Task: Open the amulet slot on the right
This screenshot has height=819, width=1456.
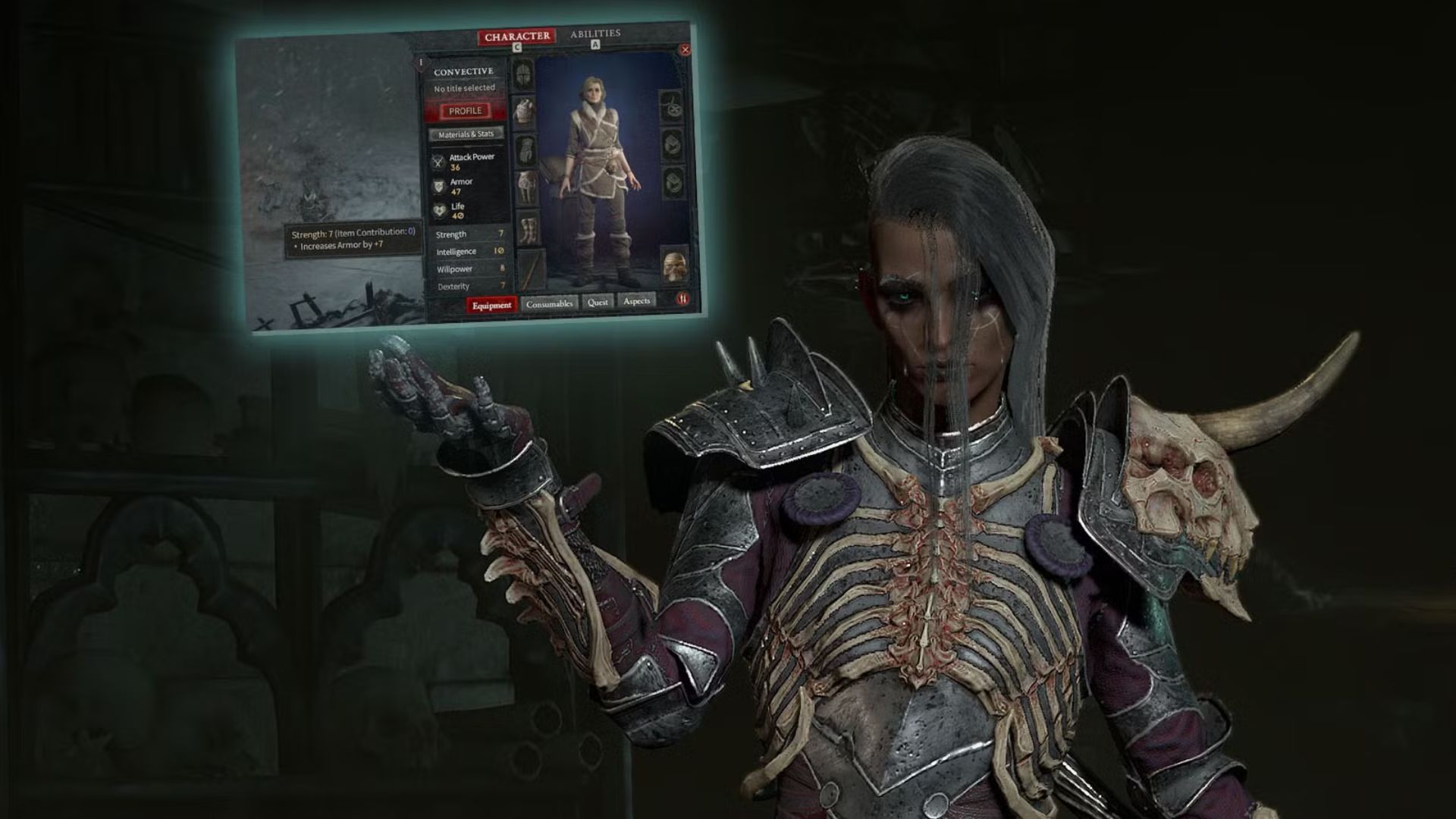Action: coord(670,108)
